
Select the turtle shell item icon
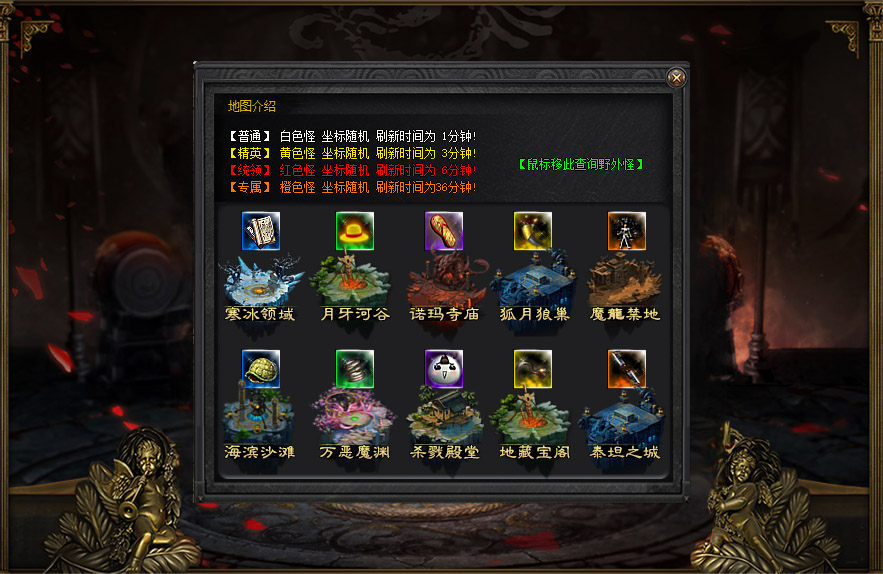tap(261, 369)
